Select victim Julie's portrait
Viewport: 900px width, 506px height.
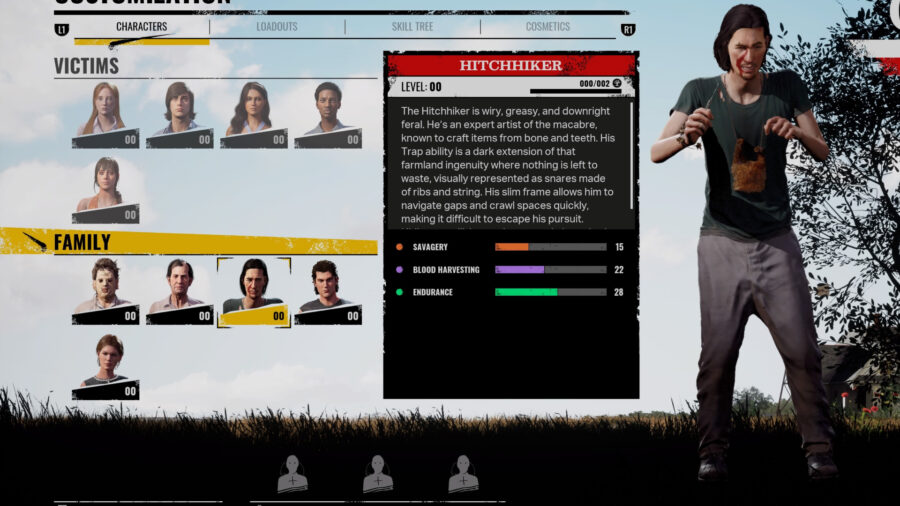105,190
